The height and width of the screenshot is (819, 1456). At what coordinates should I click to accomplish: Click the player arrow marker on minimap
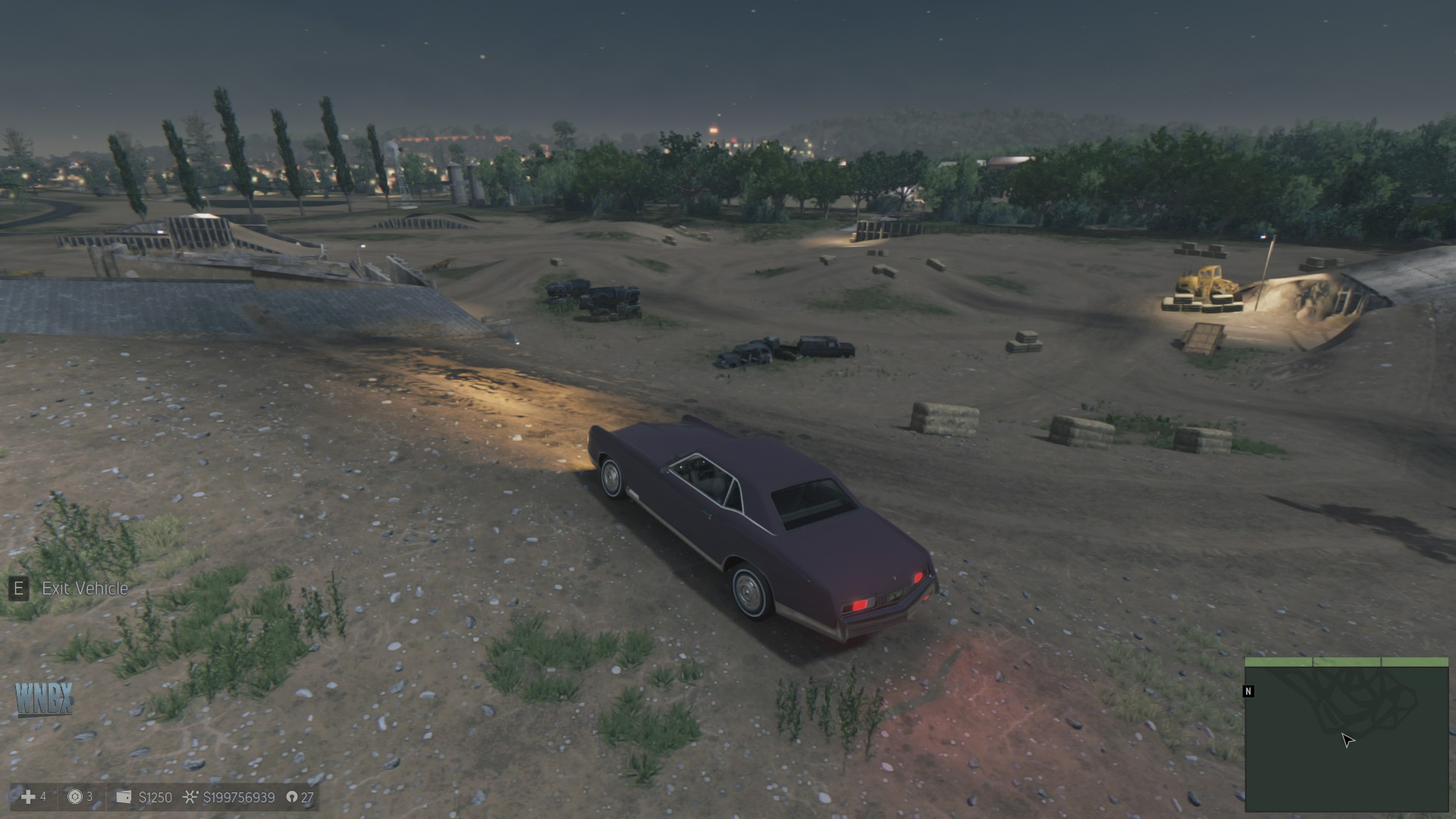coord(1348,740)
